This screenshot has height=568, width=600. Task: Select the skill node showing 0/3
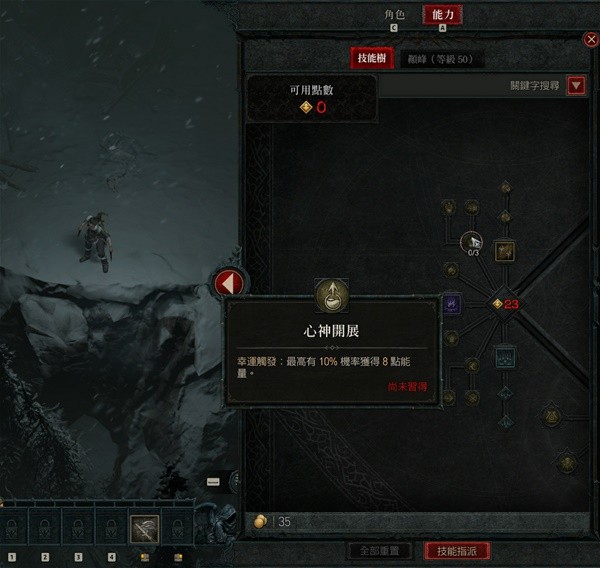tap(471, 241)
